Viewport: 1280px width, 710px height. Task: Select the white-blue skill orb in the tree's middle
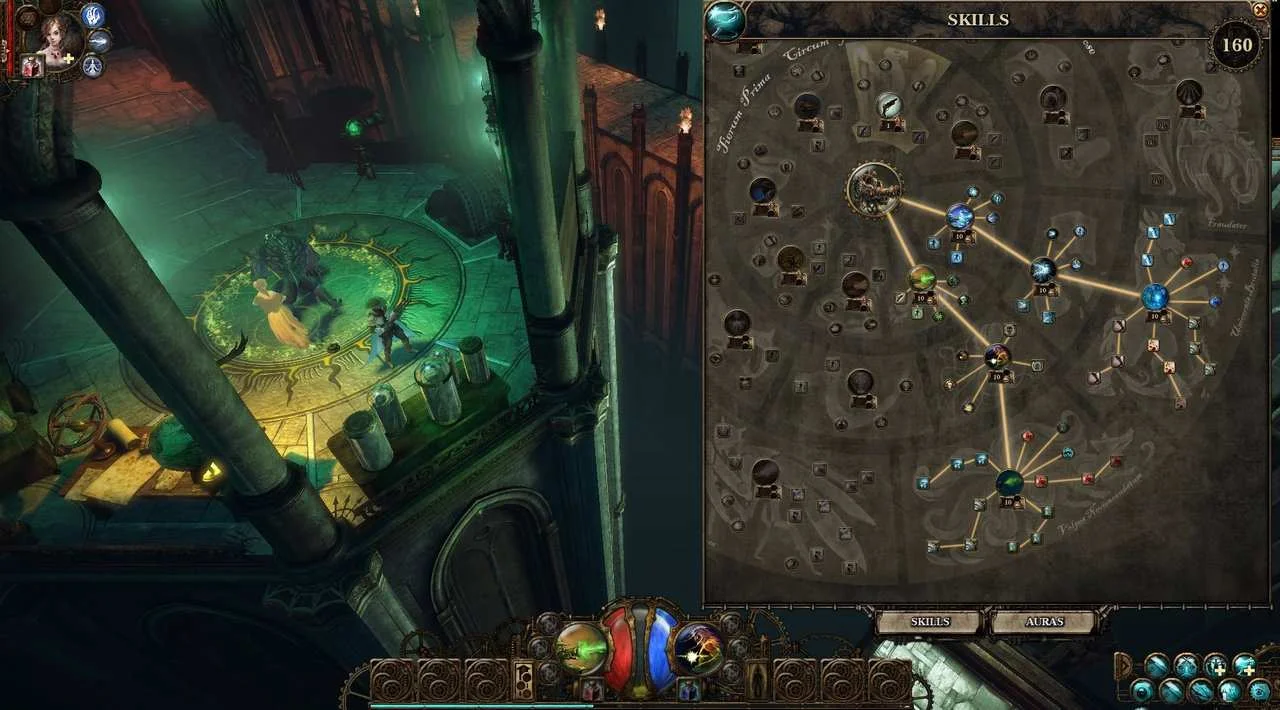pyautogui.click(x=1043, y=269)
